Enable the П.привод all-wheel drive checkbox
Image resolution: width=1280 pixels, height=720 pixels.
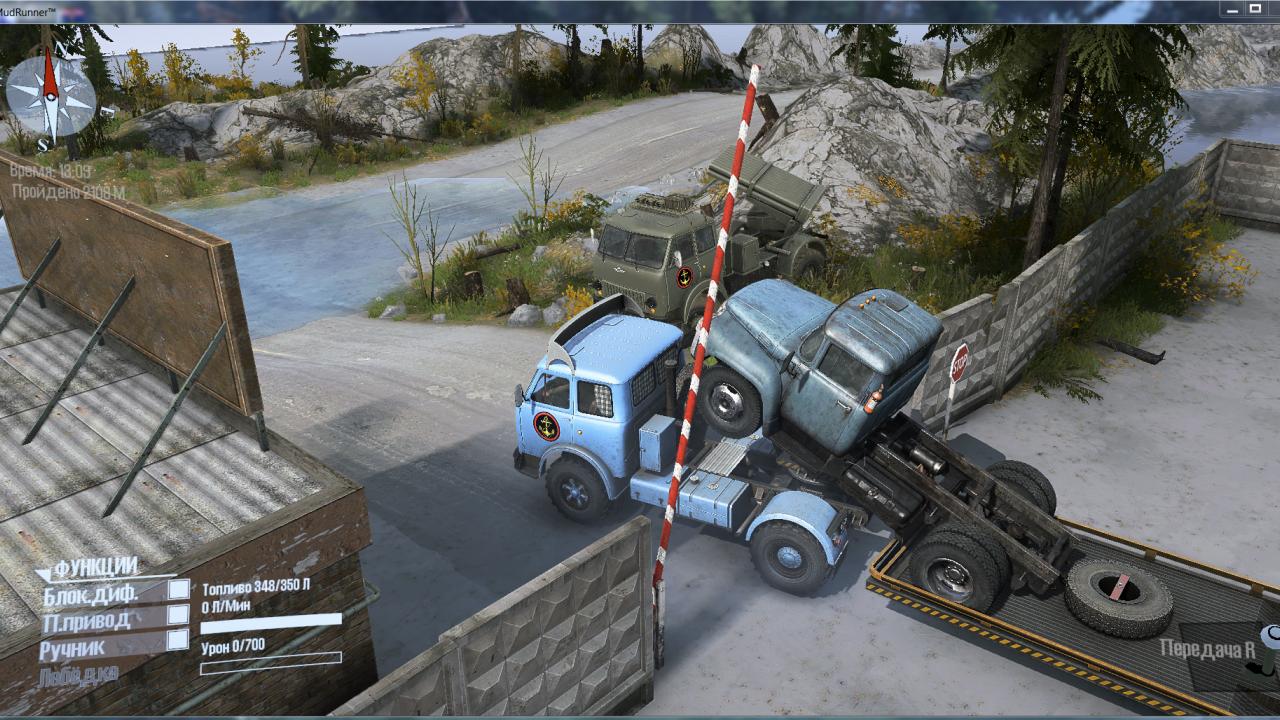178,615
